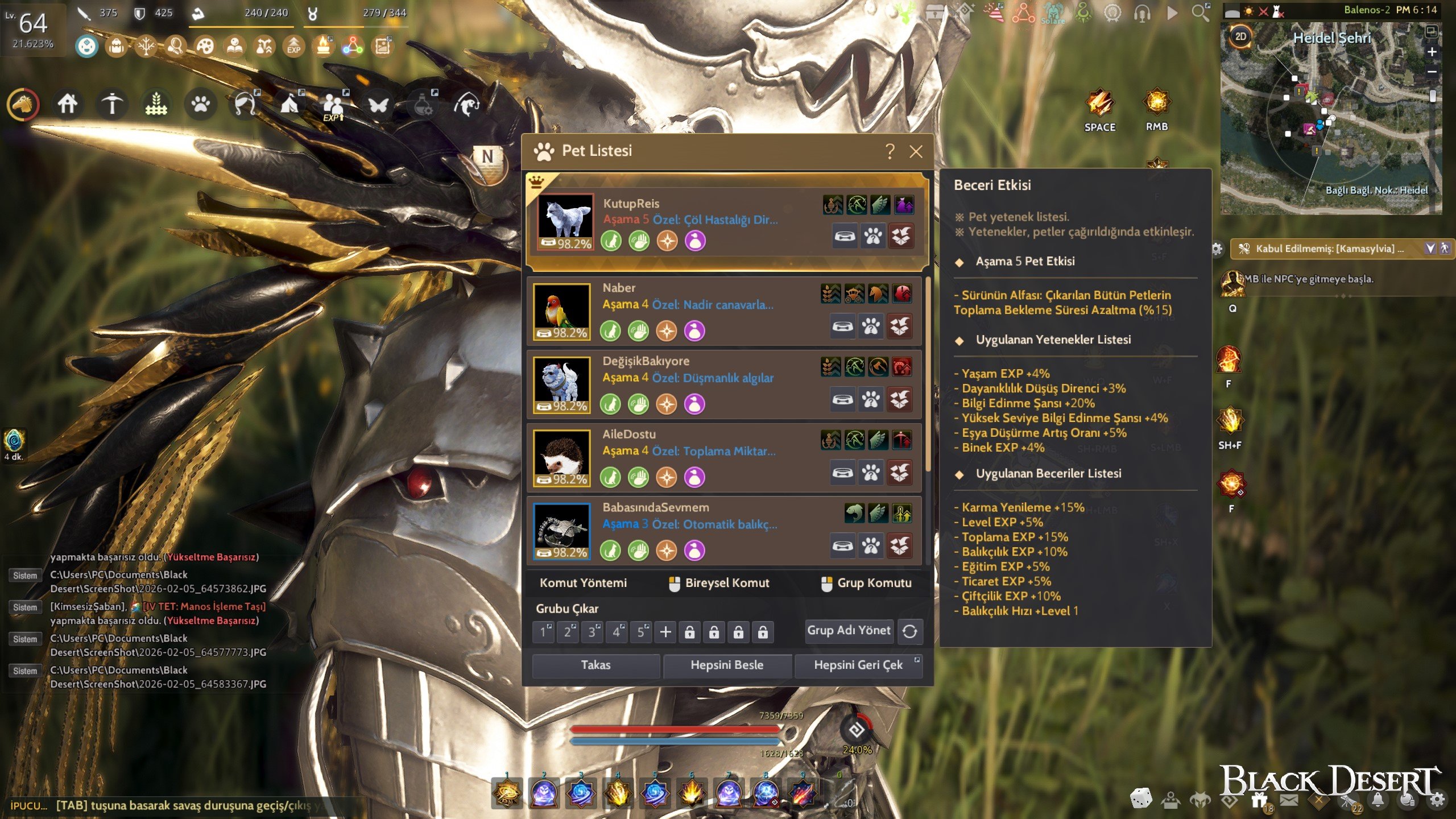Screen dimensions: 1456x819
Task: Click the refresh icon beside Grup Adı Yönet
Action: (909, 631)
